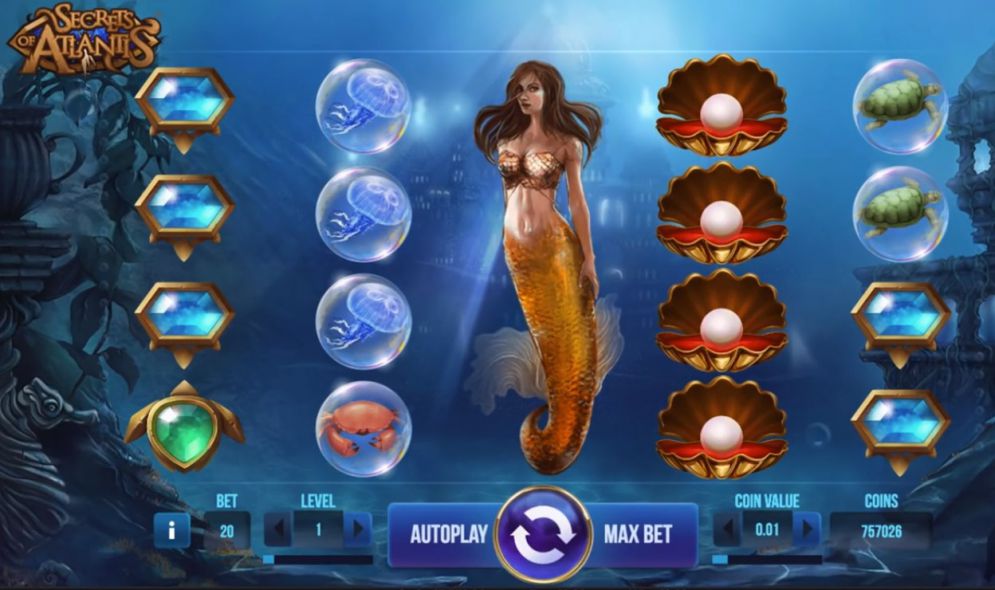Open the paytable info button
995x590 pixels.
[x=171, y=530]
